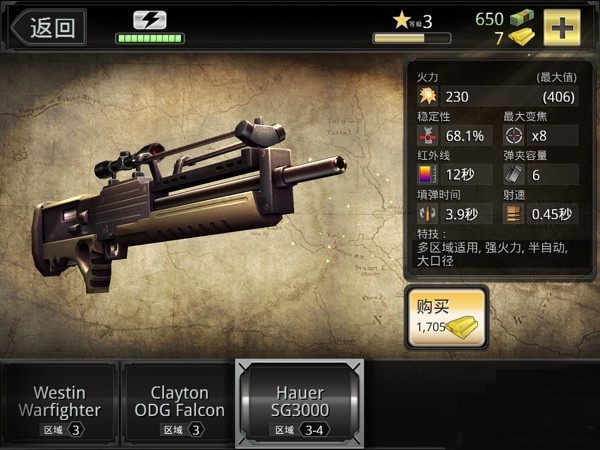Tap the lightning bolt energy icon
Screen dimensions: 600x450
149,20
